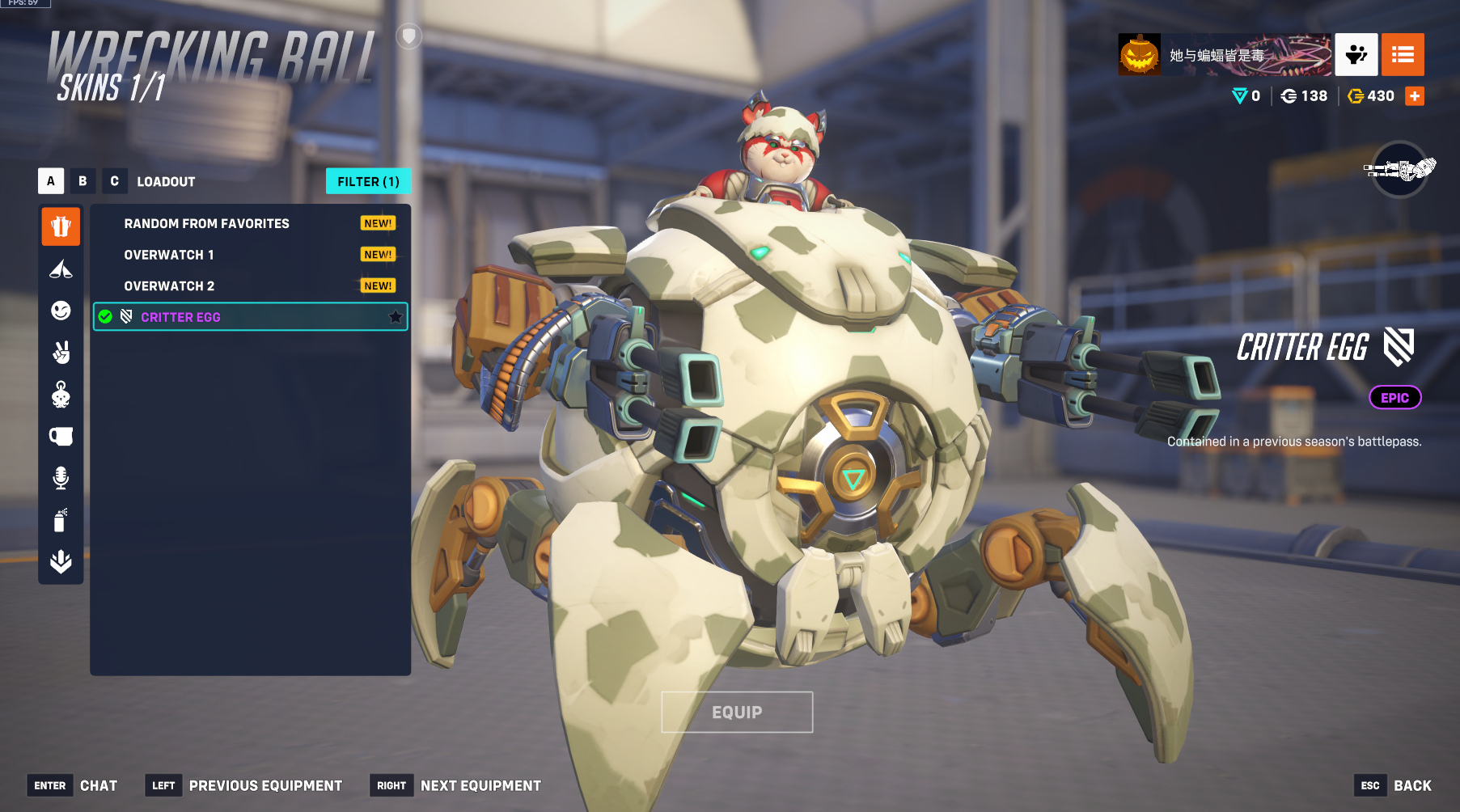This screenshot has height=812, width=1460.
Task: Click the Equip button
Action: [737, 713]
